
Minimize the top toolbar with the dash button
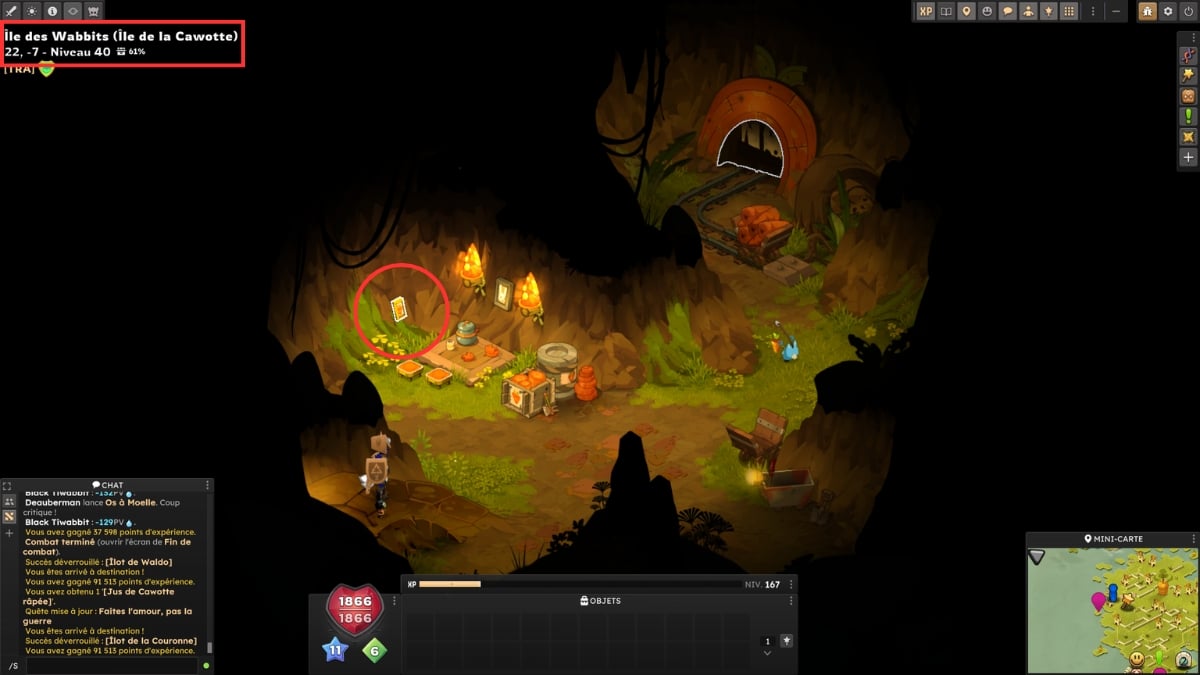point(1117,11)
